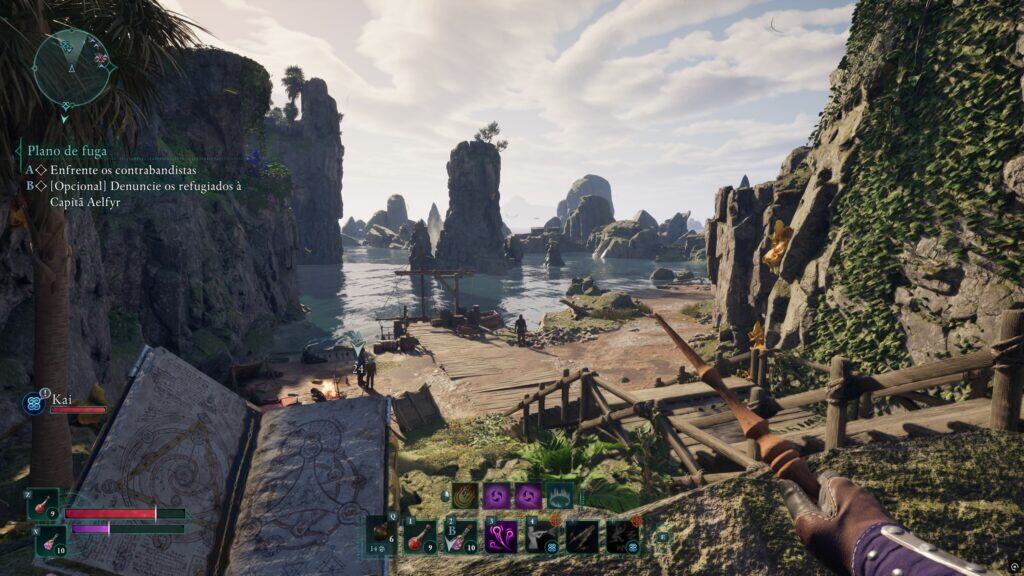This screenshot has height=576, width=1024.
Task: Activate the aiming marksman ability in slot 4
Action: tap(541, 536)
